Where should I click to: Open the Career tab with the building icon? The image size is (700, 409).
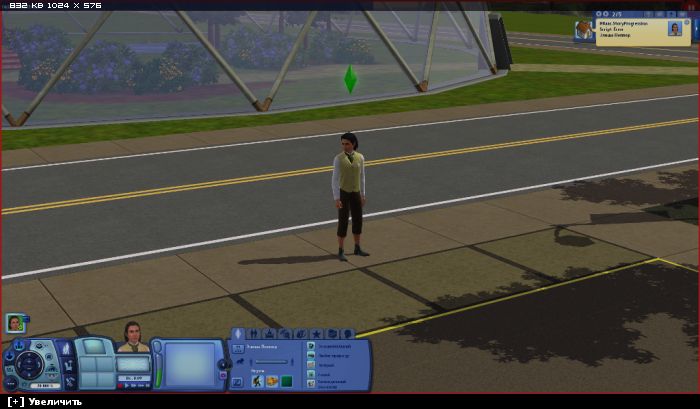click(269, 333)
